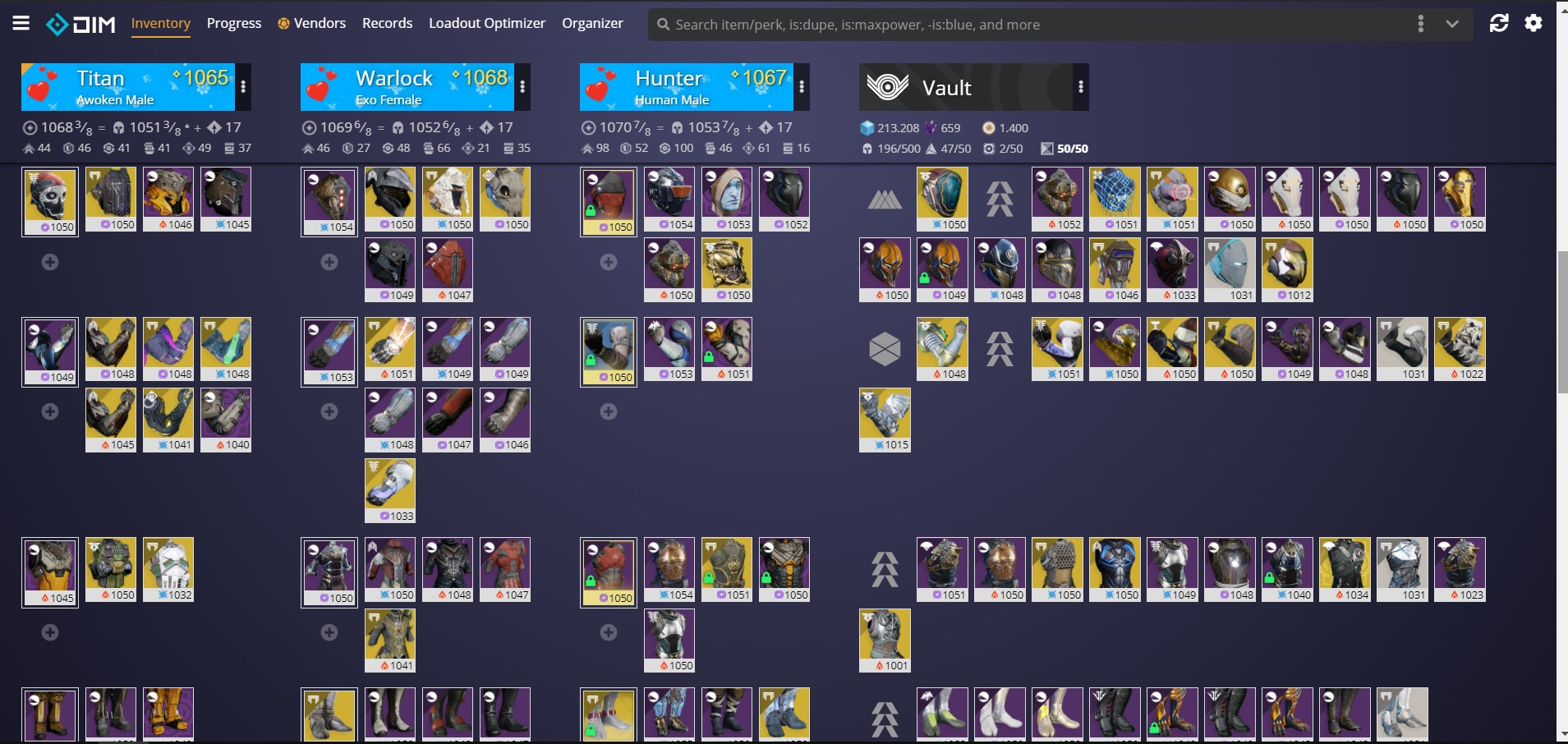Viewport: 1568px width, 744px height.
Task: Open the Loadout Optimizer page
Action: pos(486,23)
